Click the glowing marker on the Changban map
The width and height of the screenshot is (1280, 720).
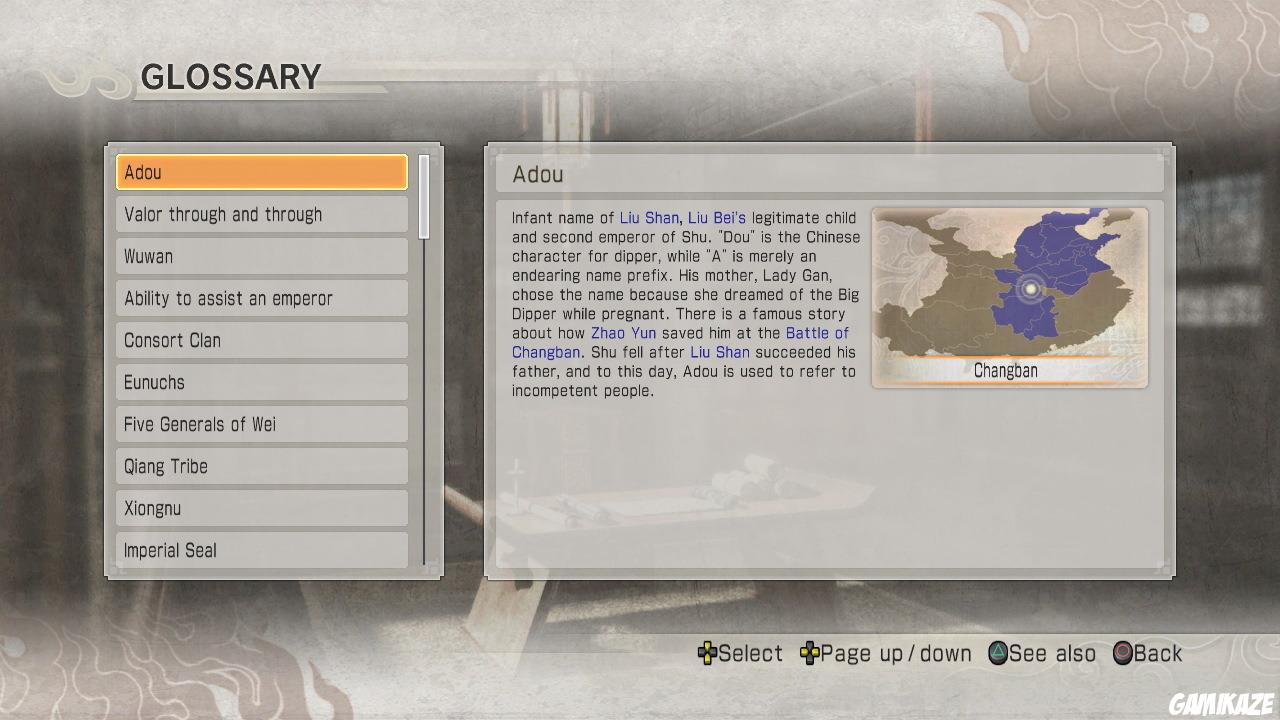coord(1030,289)
